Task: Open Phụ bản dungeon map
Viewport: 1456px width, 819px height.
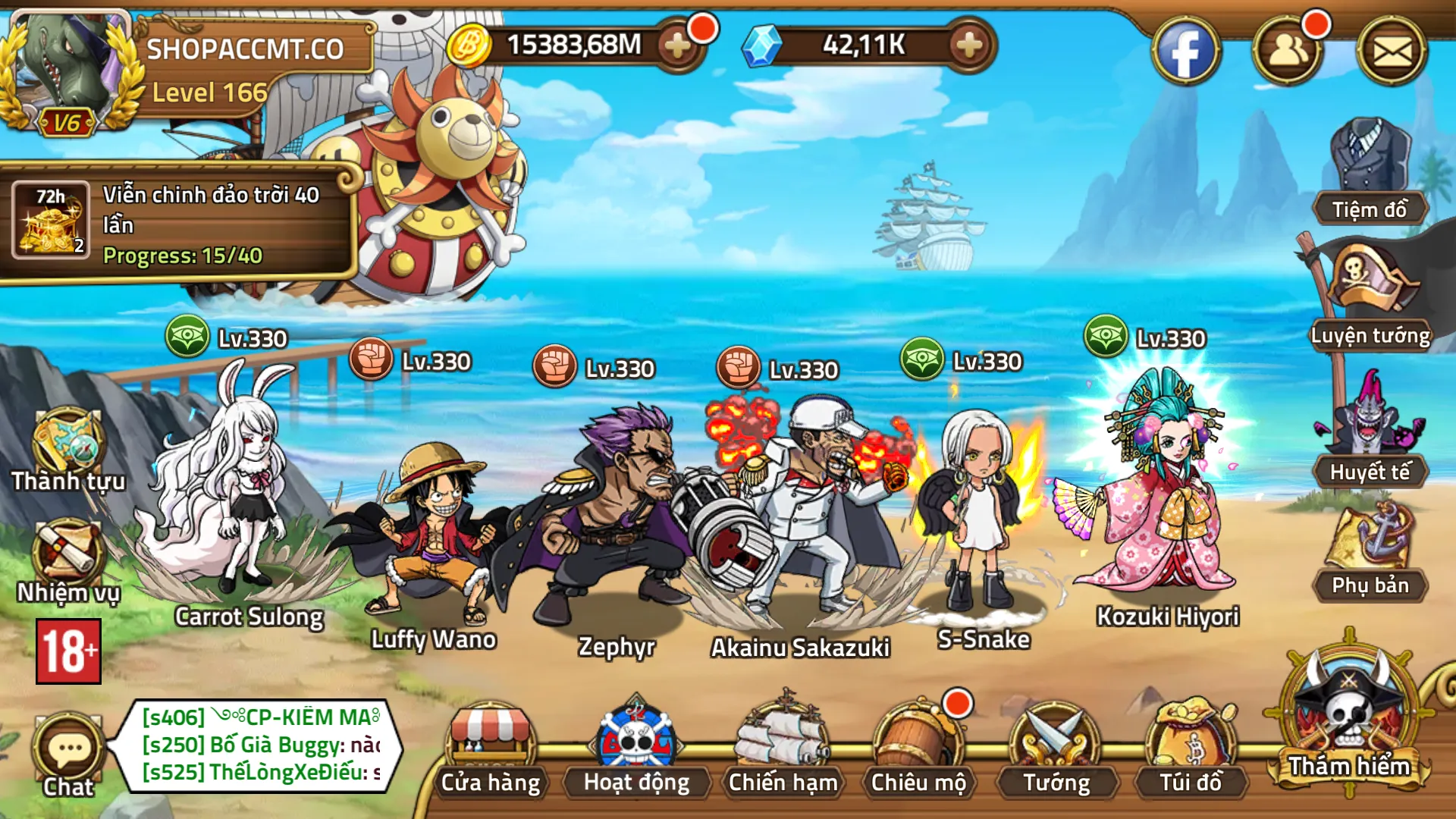Action: tap(1370, 552)
